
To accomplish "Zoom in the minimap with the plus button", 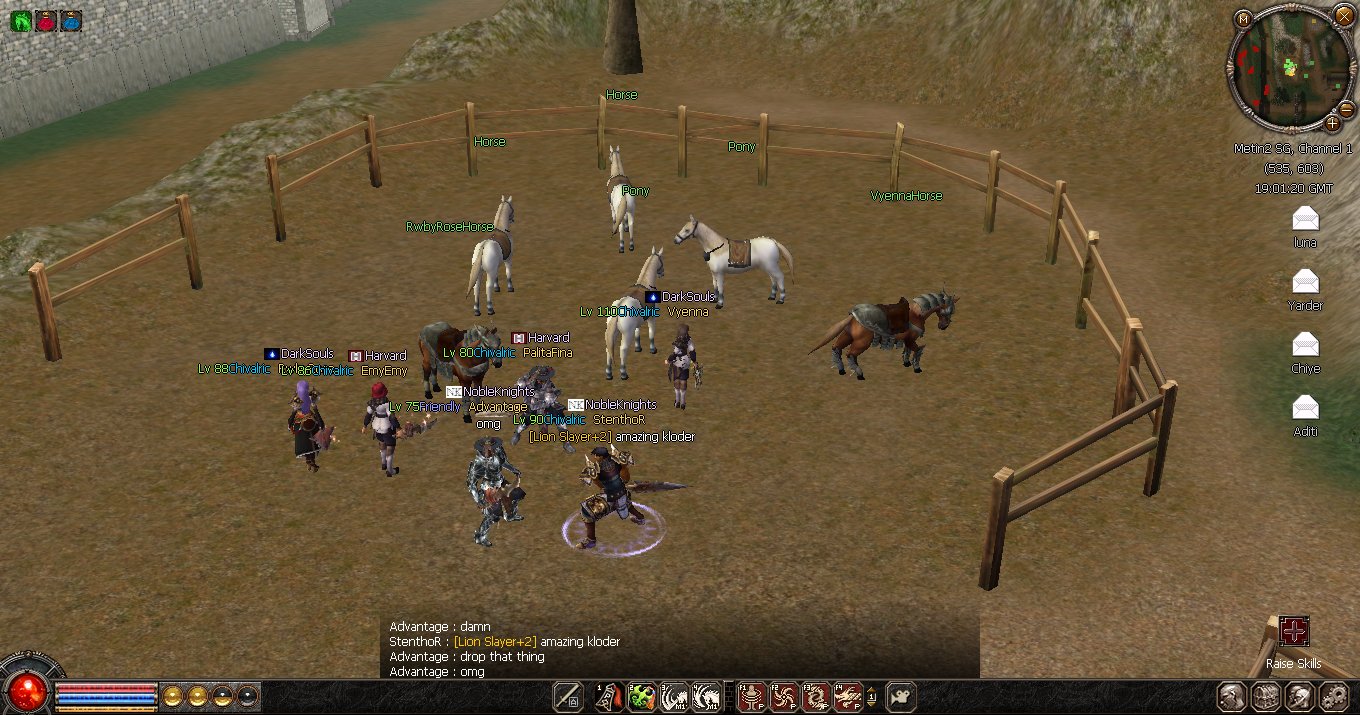I will (x=1333, y=123).
